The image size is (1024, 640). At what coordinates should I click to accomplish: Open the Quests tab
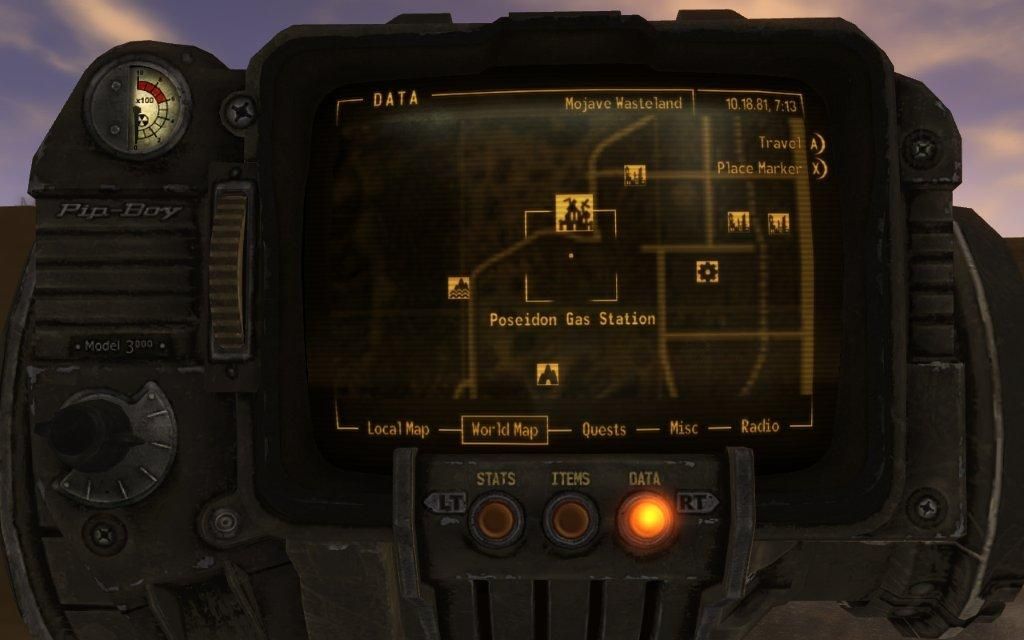point(604,429)
